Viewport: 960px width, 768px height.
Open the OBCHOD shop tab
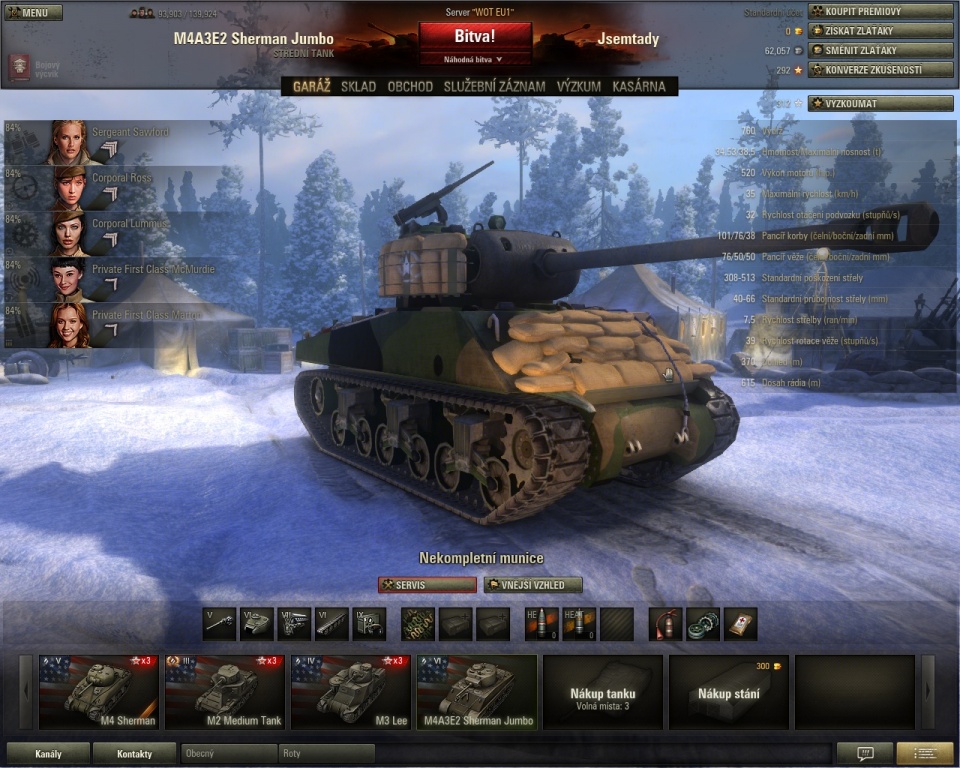point(410,87)
